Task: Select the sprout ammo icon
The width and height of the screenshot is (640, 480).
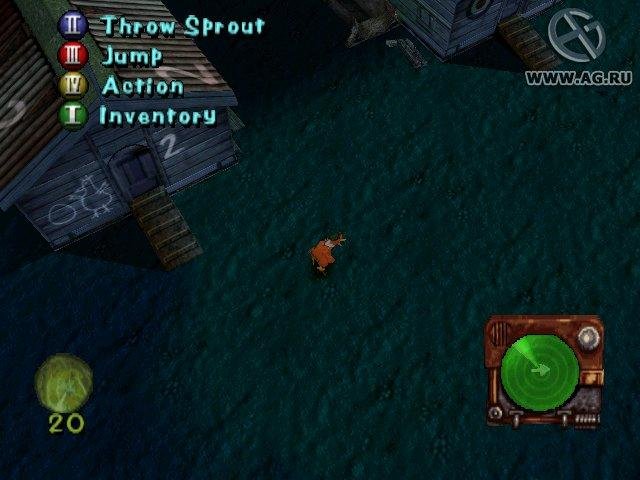Action: [x=64, y=382]
